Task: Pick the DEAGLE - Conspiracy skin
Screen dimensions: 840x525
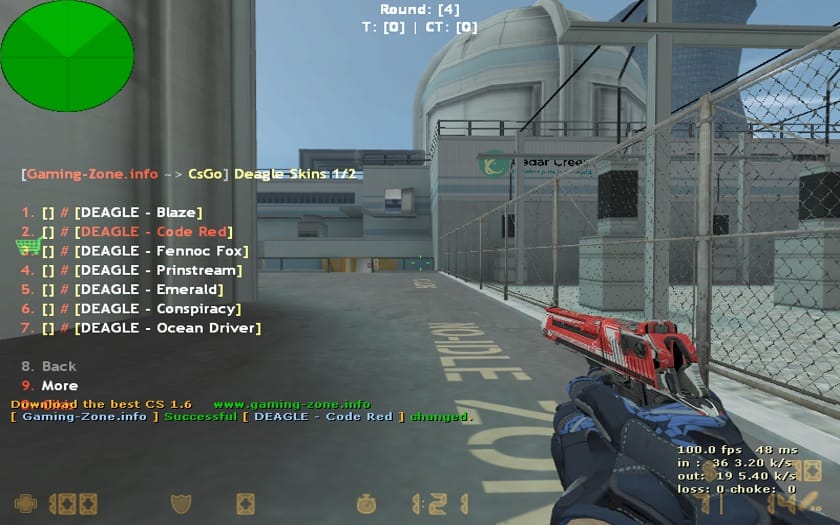Action: (x=157, y=309)
